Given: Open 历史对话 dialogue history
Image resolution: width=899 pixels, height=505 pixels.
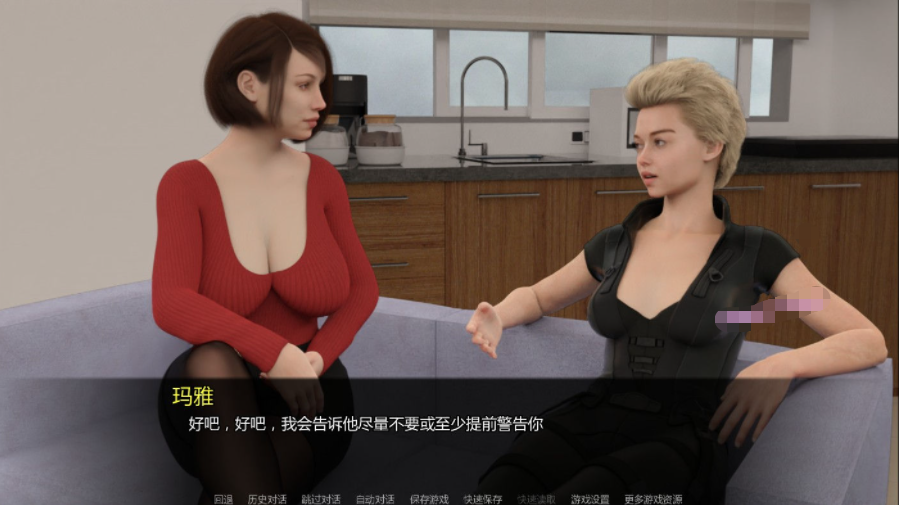Looking at the screenshot, I should tap(267, 498).
